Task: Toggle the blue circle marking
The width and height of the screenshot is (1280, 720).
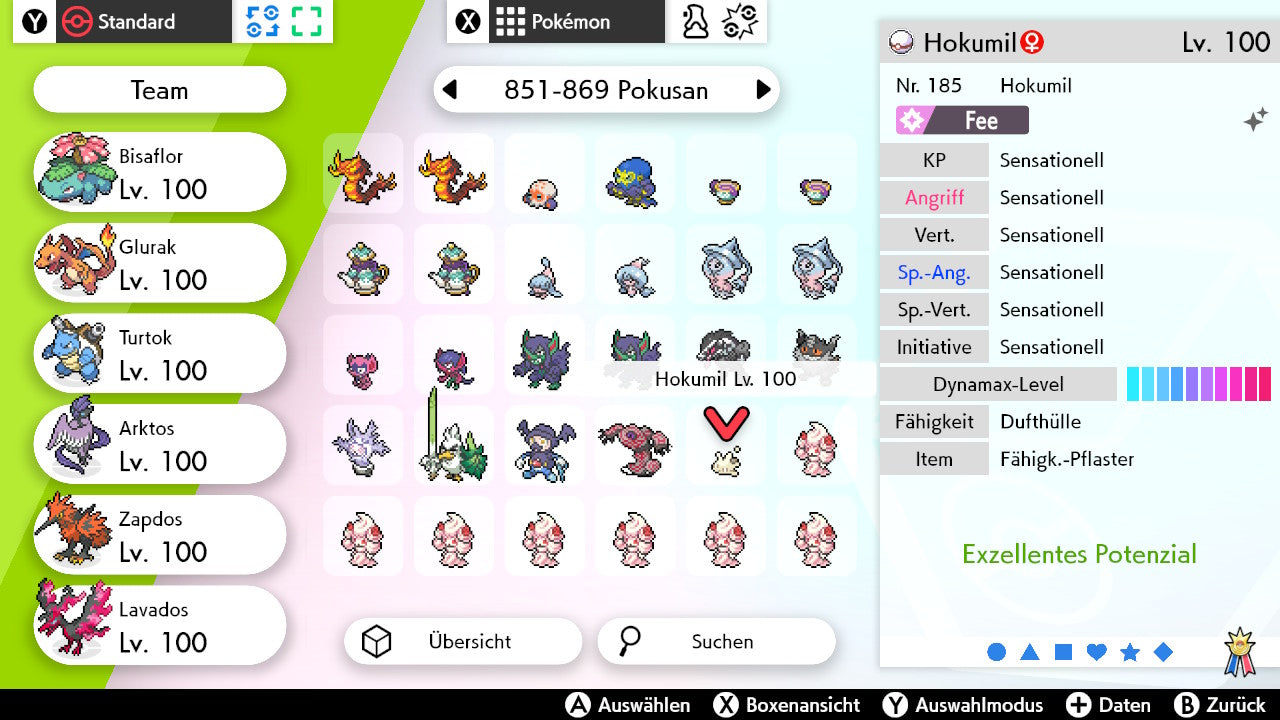Action: (x=996, y=652)
